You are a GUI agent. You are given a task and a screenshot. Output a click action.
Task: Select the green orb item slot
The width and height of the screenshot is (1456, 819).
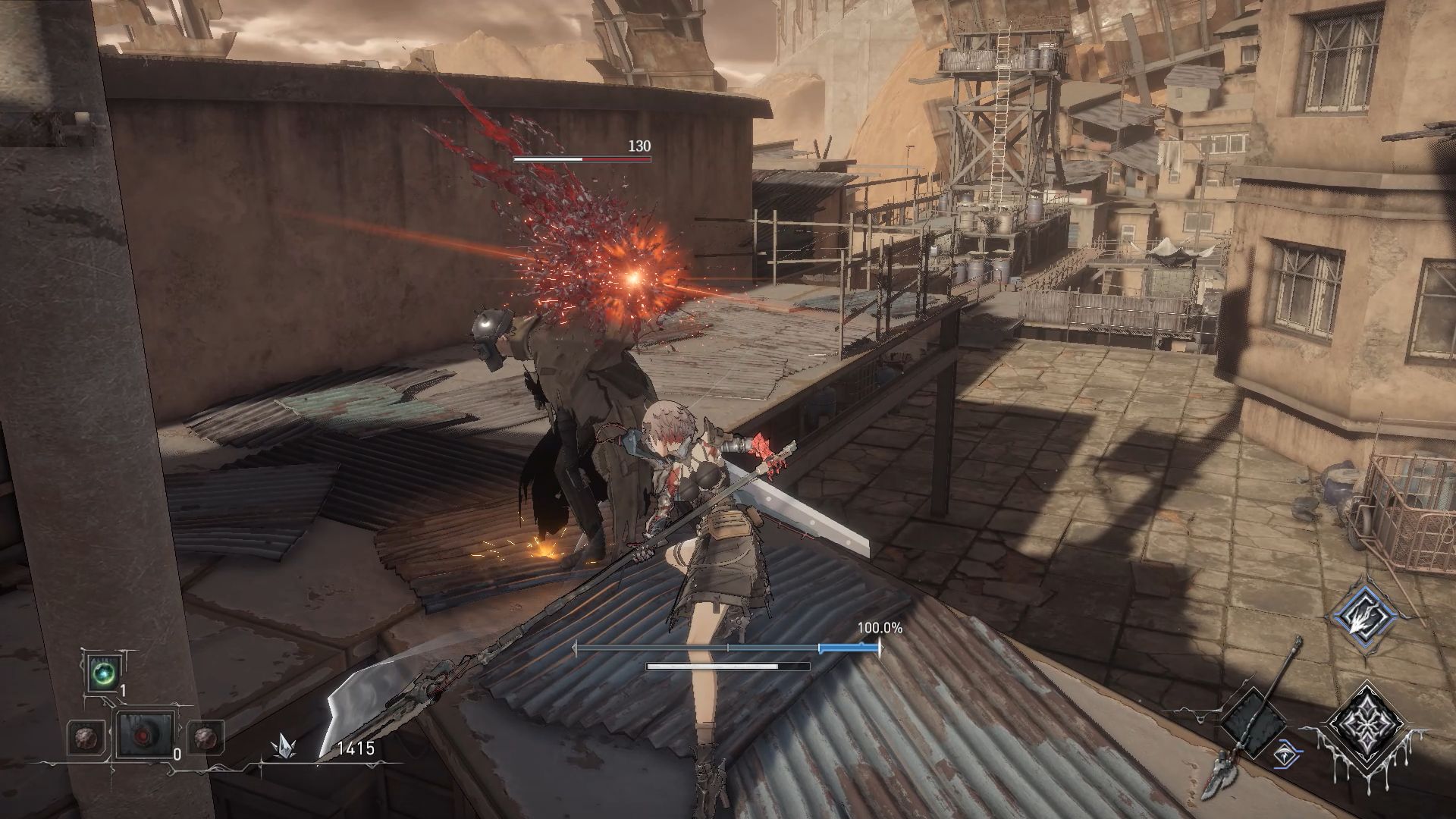point(102,673)
